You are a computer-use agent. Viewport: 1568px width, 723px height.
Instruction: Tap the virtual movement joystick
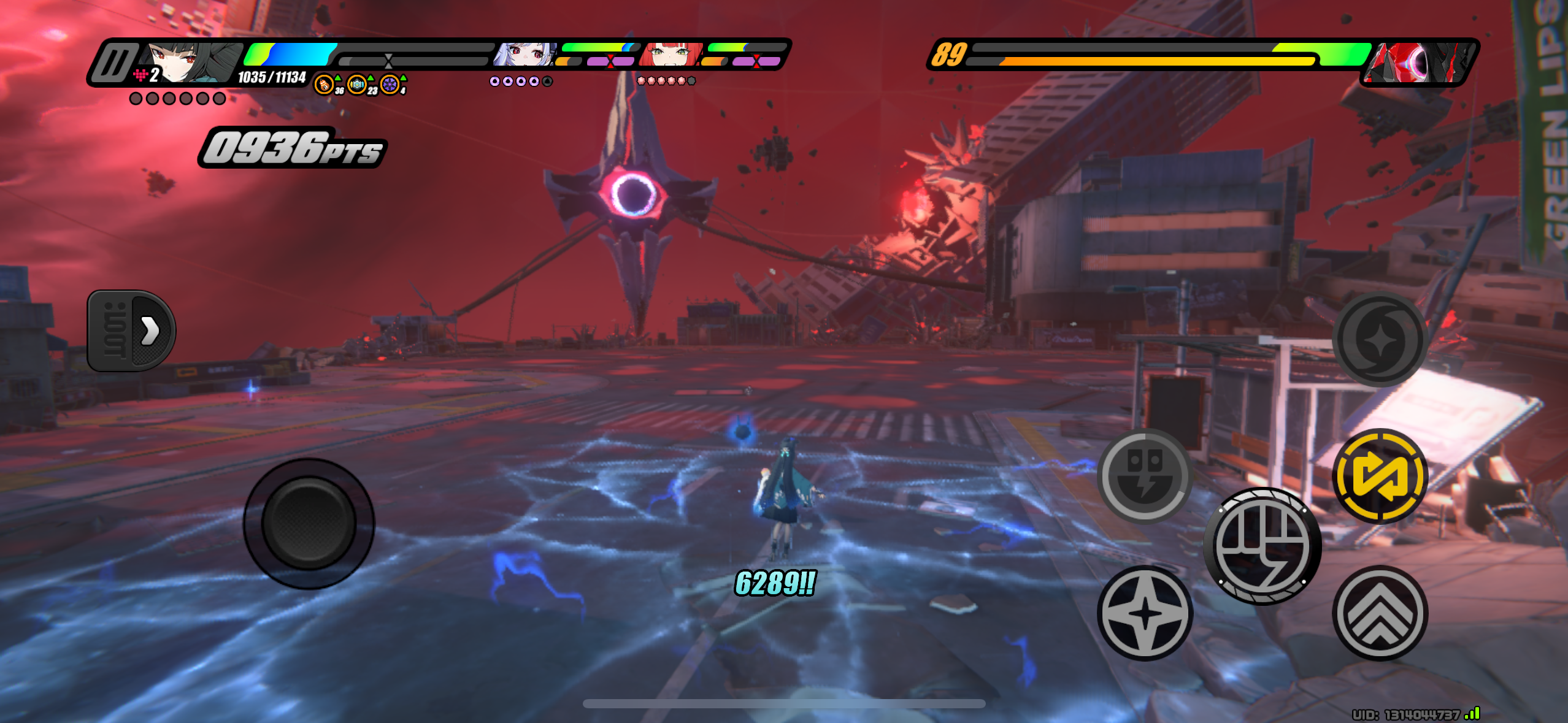pos(309,524)
